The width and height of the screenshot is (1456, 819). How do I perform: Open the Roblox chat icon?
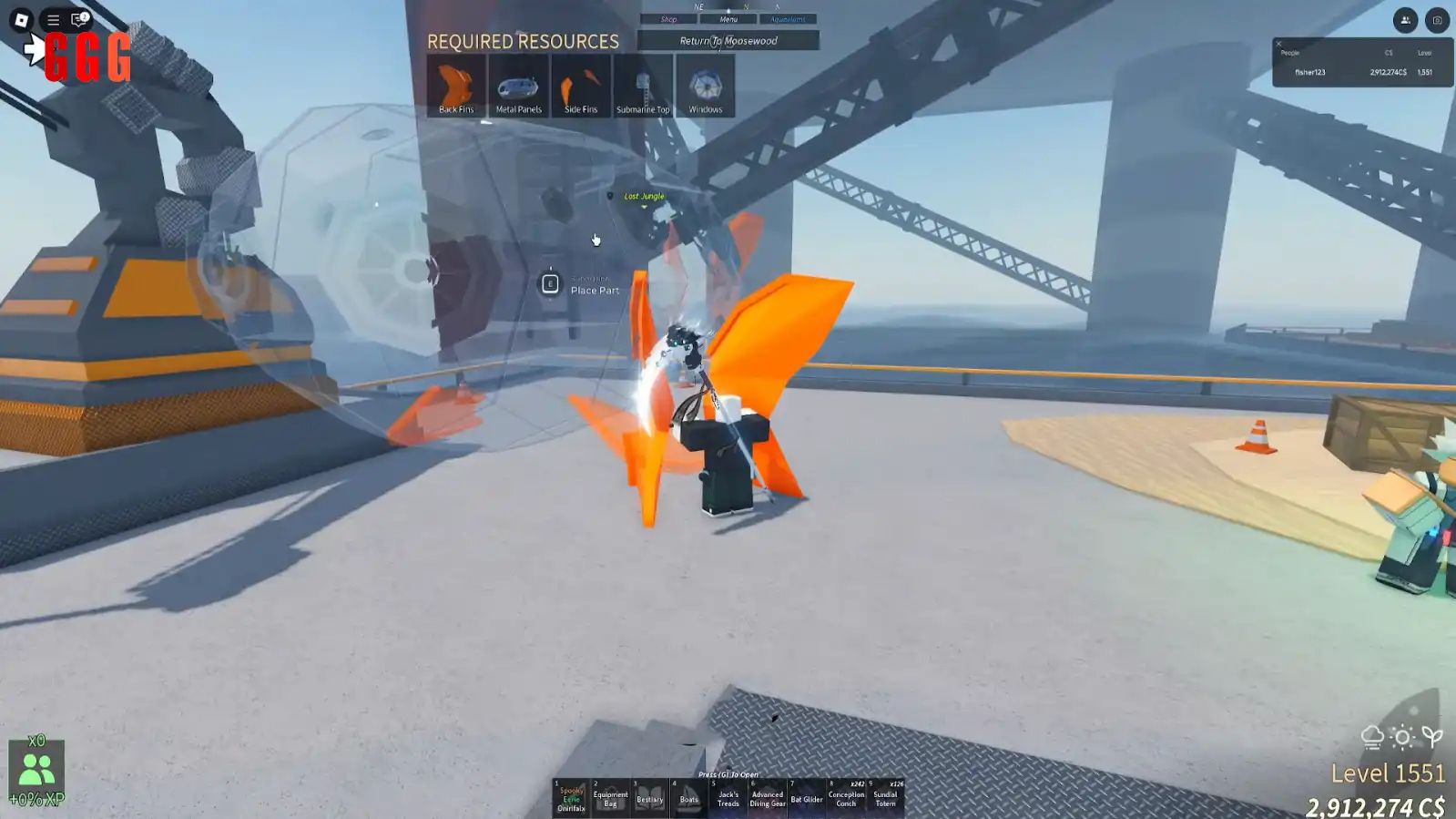click(x=79, y=19)
